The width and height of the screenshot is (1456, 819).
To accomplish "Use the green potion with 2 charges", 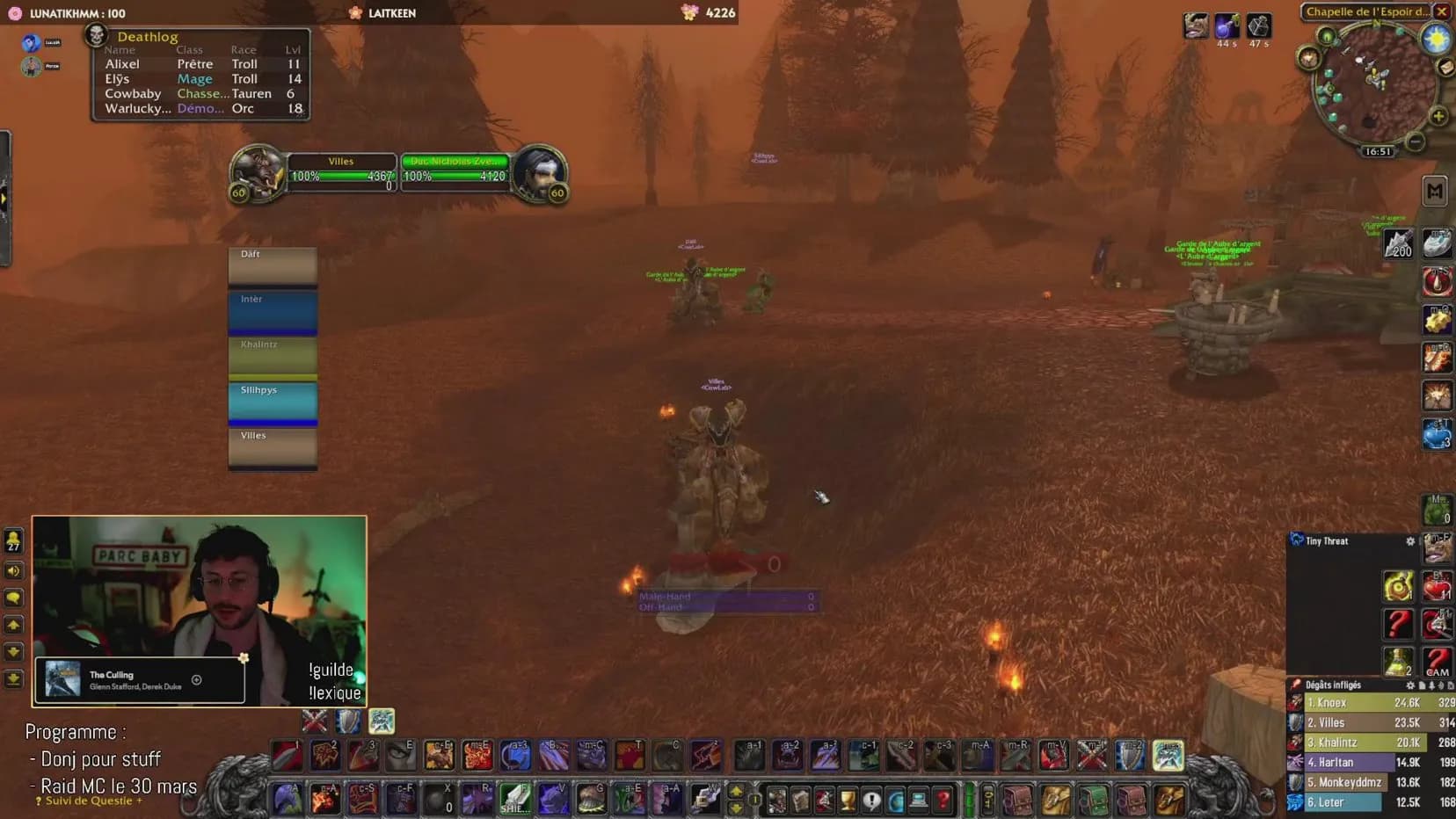I will (1398, 661).
